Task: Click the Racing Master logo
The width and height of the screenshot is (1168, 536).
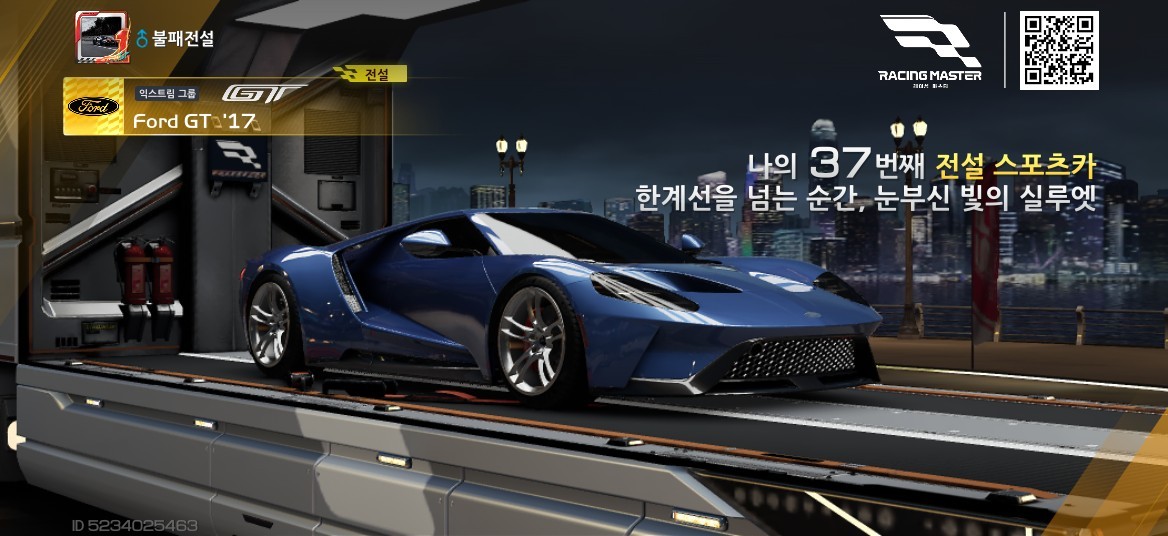Action: [x=929, y=50]
